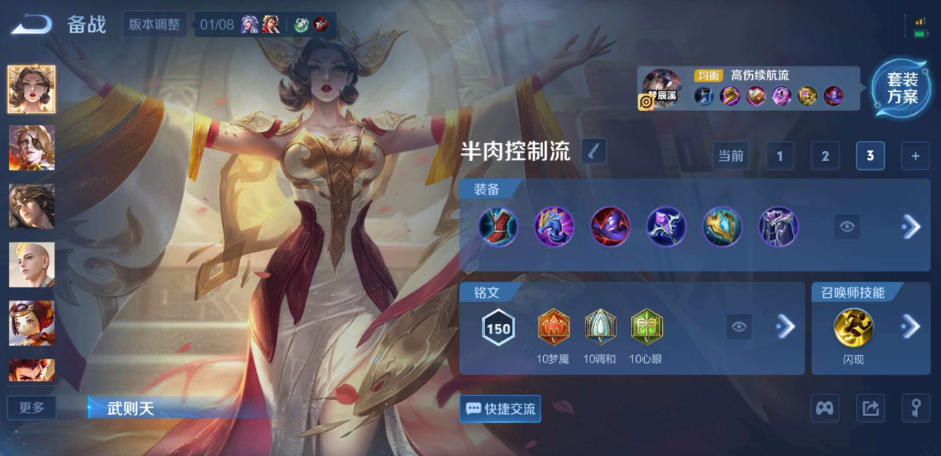Screen dimensions: 941x456
Task: Open the 快捷交流 quick chat button
Action: click(x=501, y=408)
